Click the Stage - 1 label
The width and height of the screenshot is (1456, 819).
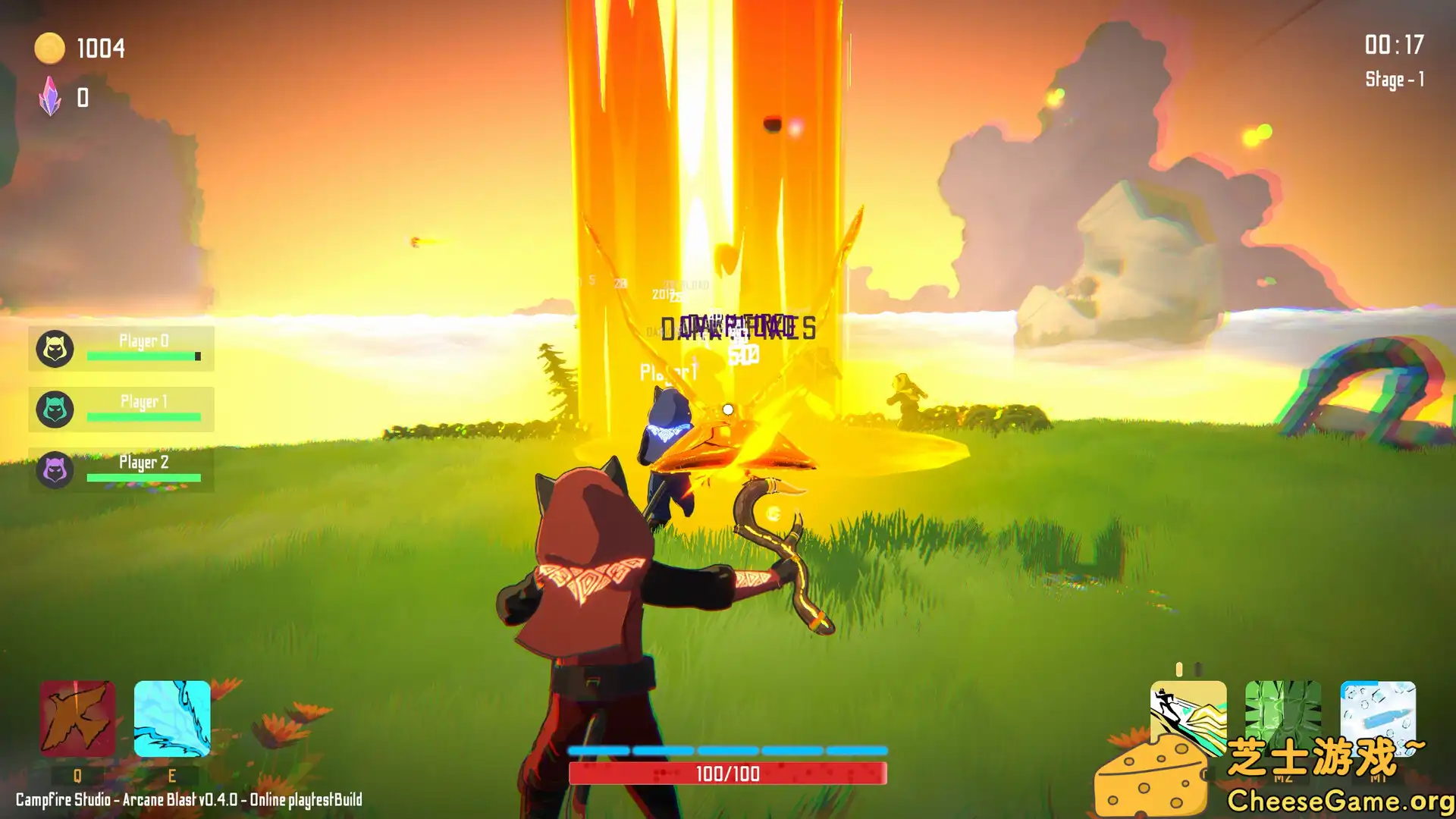(x=1396, y=80)
